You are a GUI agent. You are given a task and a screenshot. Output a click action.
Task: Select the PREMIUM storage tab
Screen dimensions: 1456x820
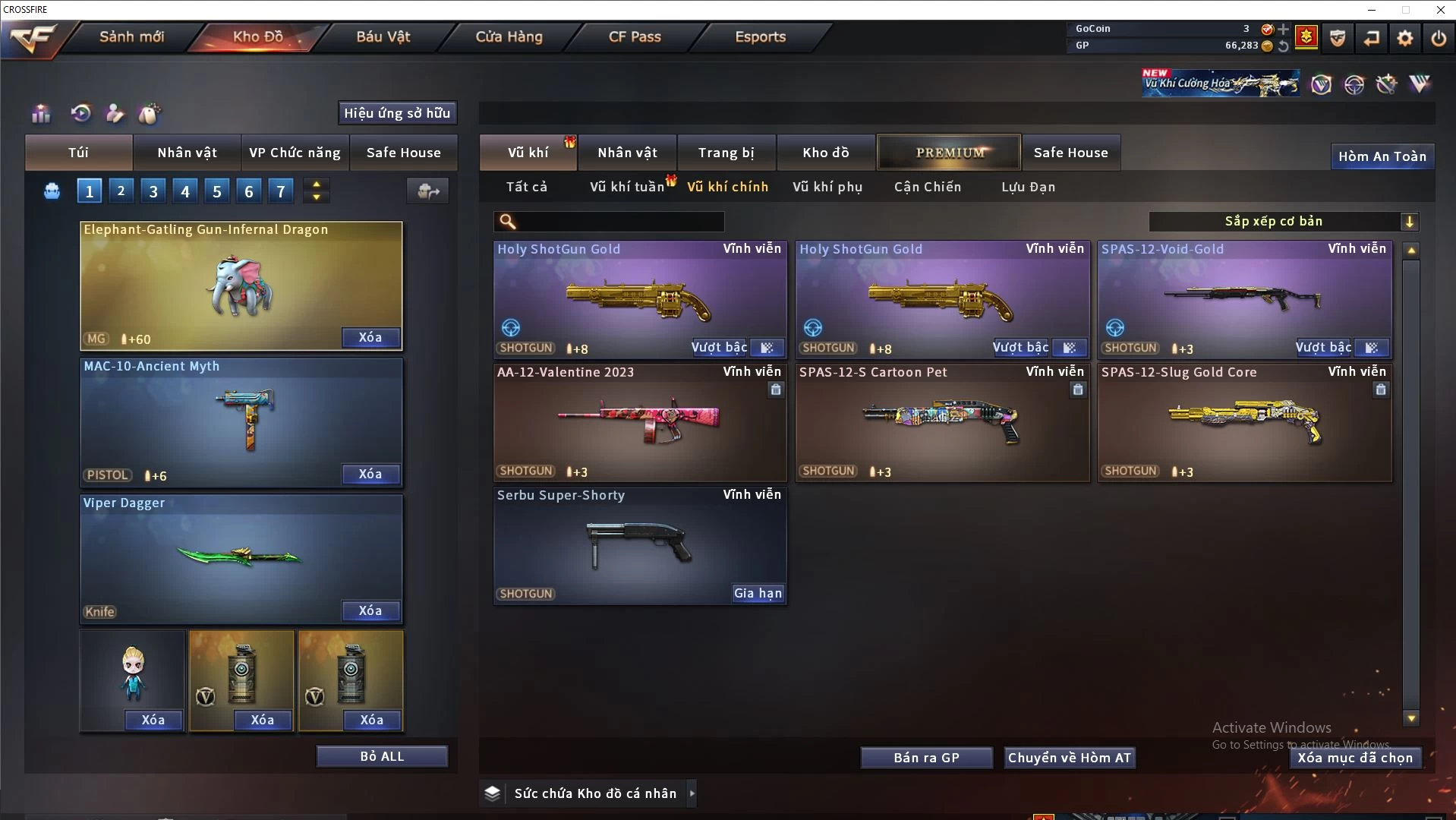949,153
